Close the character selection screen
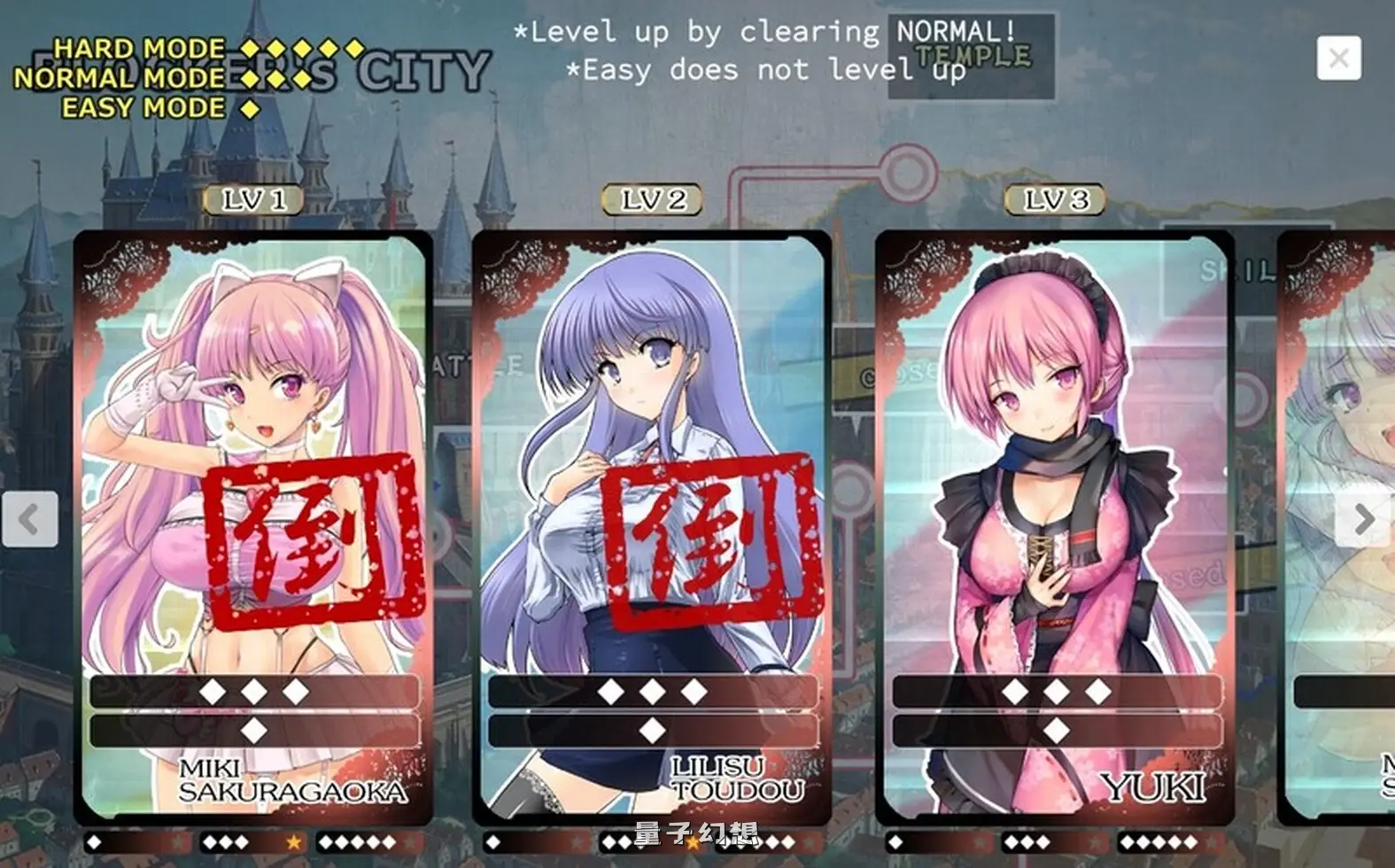 pos(1339,55)
